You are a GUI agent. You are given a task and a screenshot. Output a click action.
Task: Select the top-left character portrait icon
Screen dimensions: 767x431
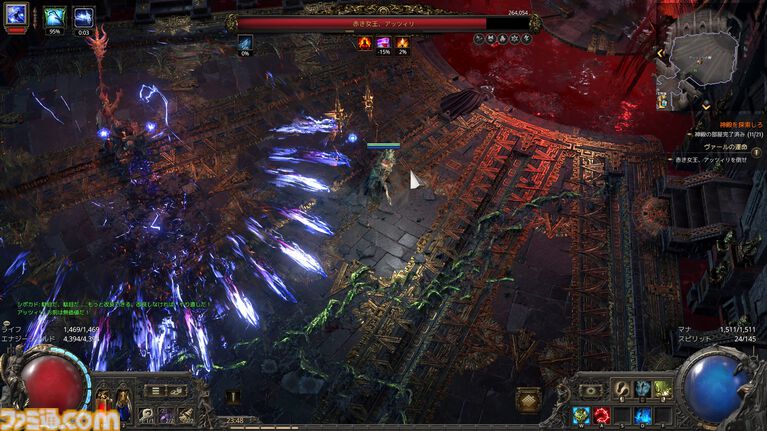(x=16, y=16)
